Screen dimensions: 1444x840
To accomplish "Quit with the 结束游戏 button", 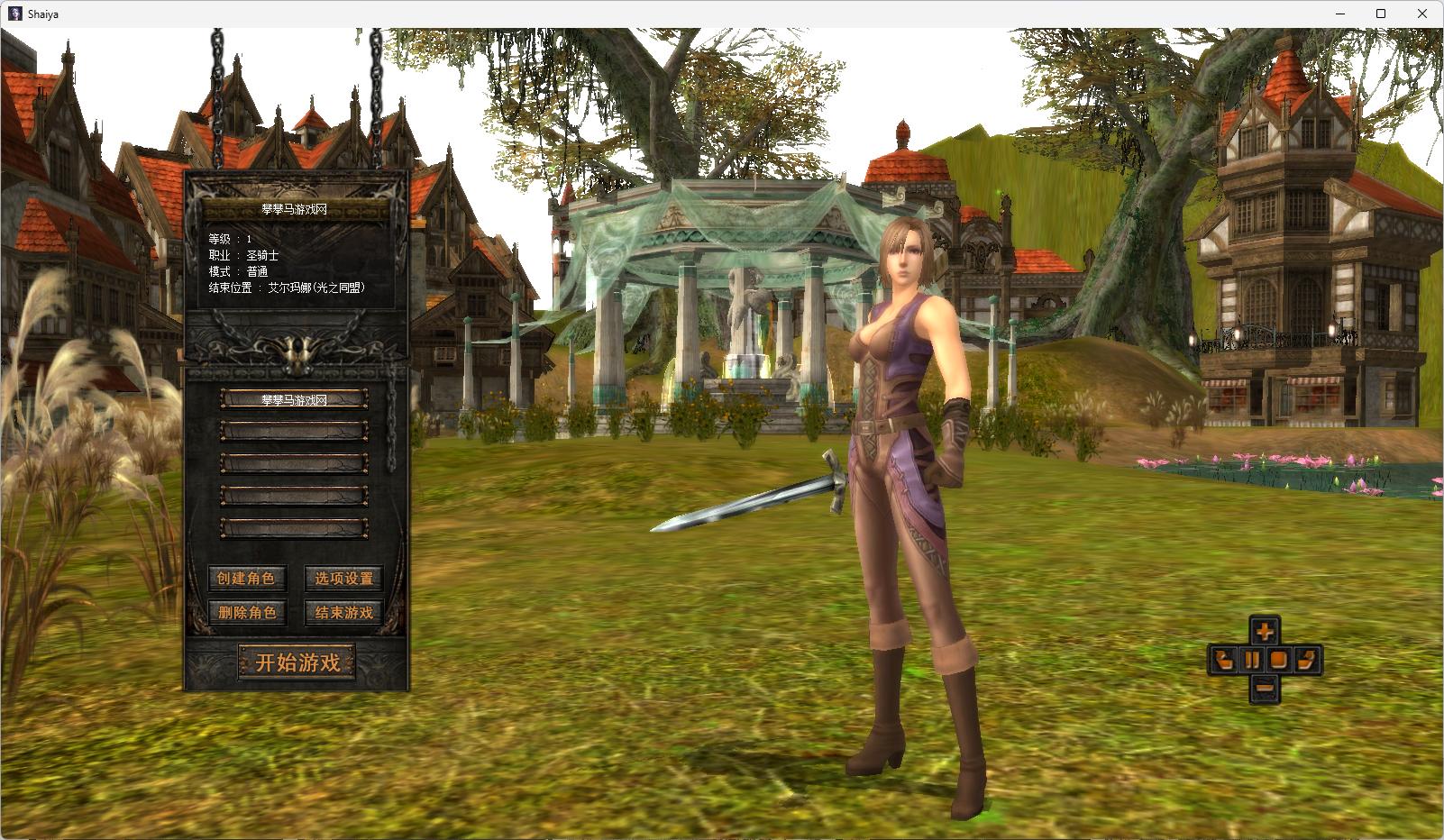I will [343, 613].
